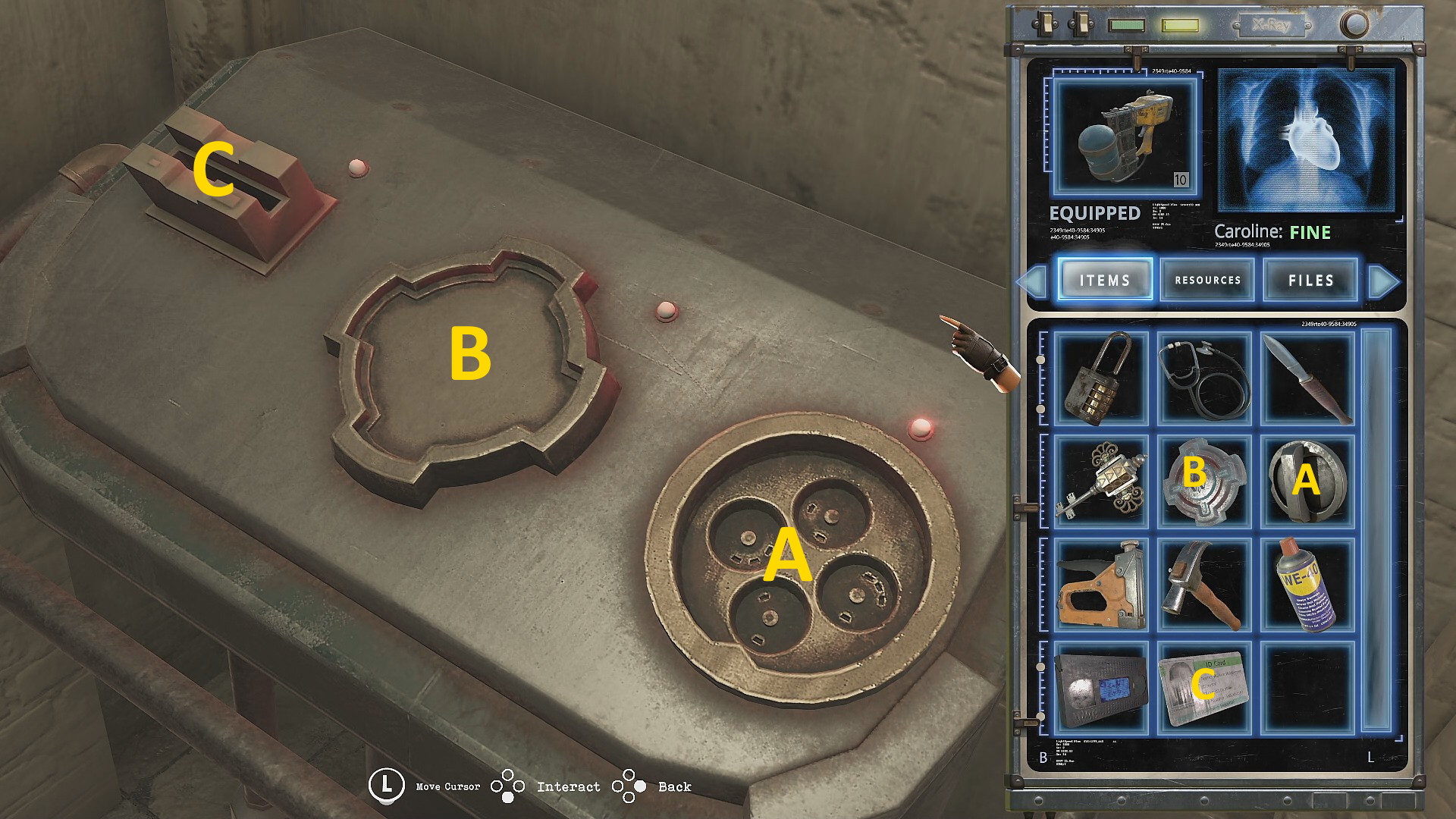This screenshot has width=1456, height=819.
Task: Pick the ID card marked C
Action: coord(1204,687)
